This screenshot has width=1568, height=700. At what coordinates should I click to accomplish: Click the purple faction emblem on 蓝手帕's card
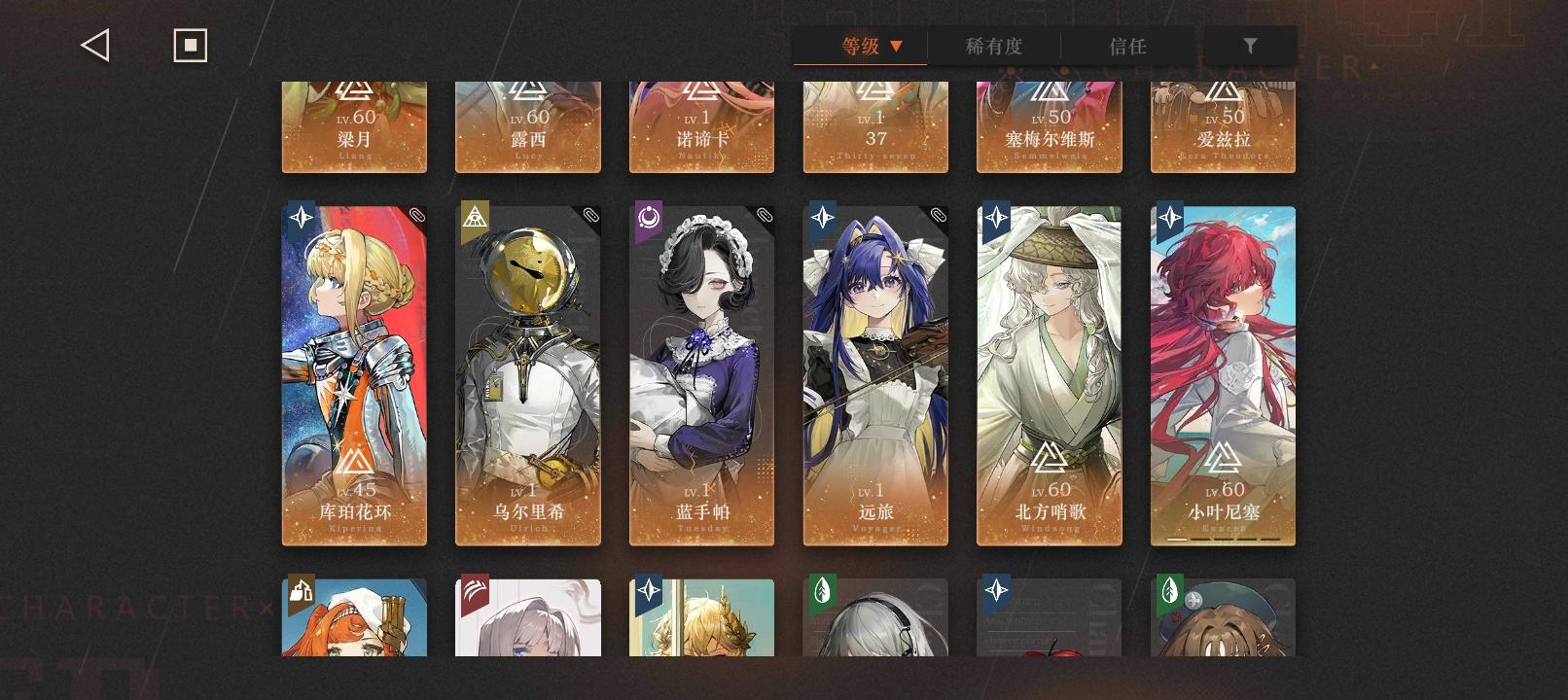648,218
